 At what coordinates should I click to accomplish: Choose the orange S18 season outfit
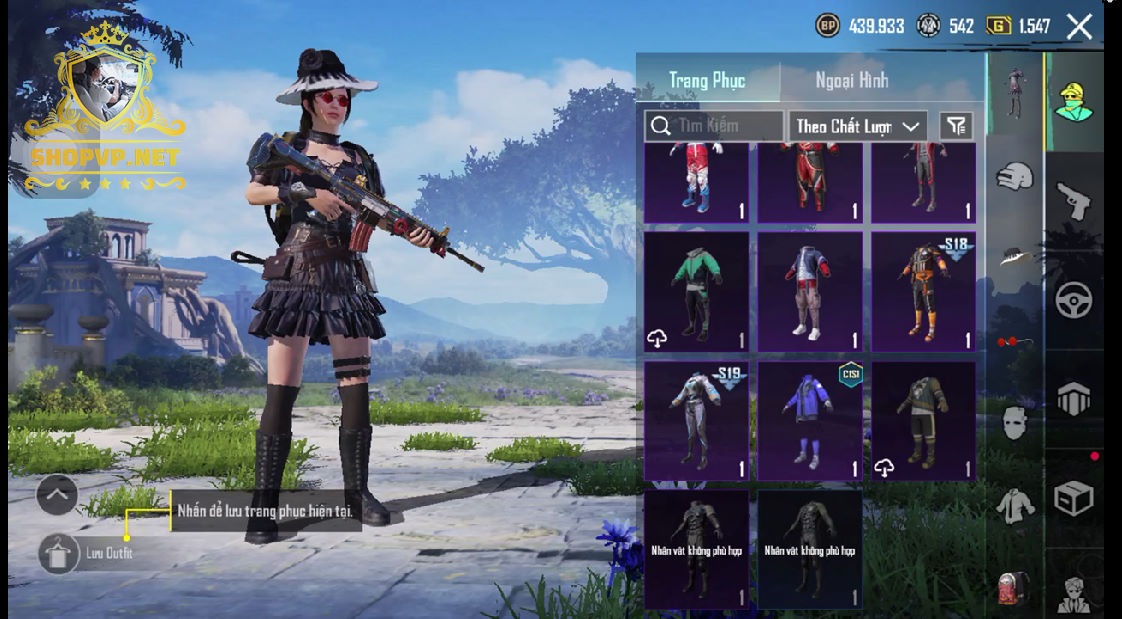[x=923, y=291]
